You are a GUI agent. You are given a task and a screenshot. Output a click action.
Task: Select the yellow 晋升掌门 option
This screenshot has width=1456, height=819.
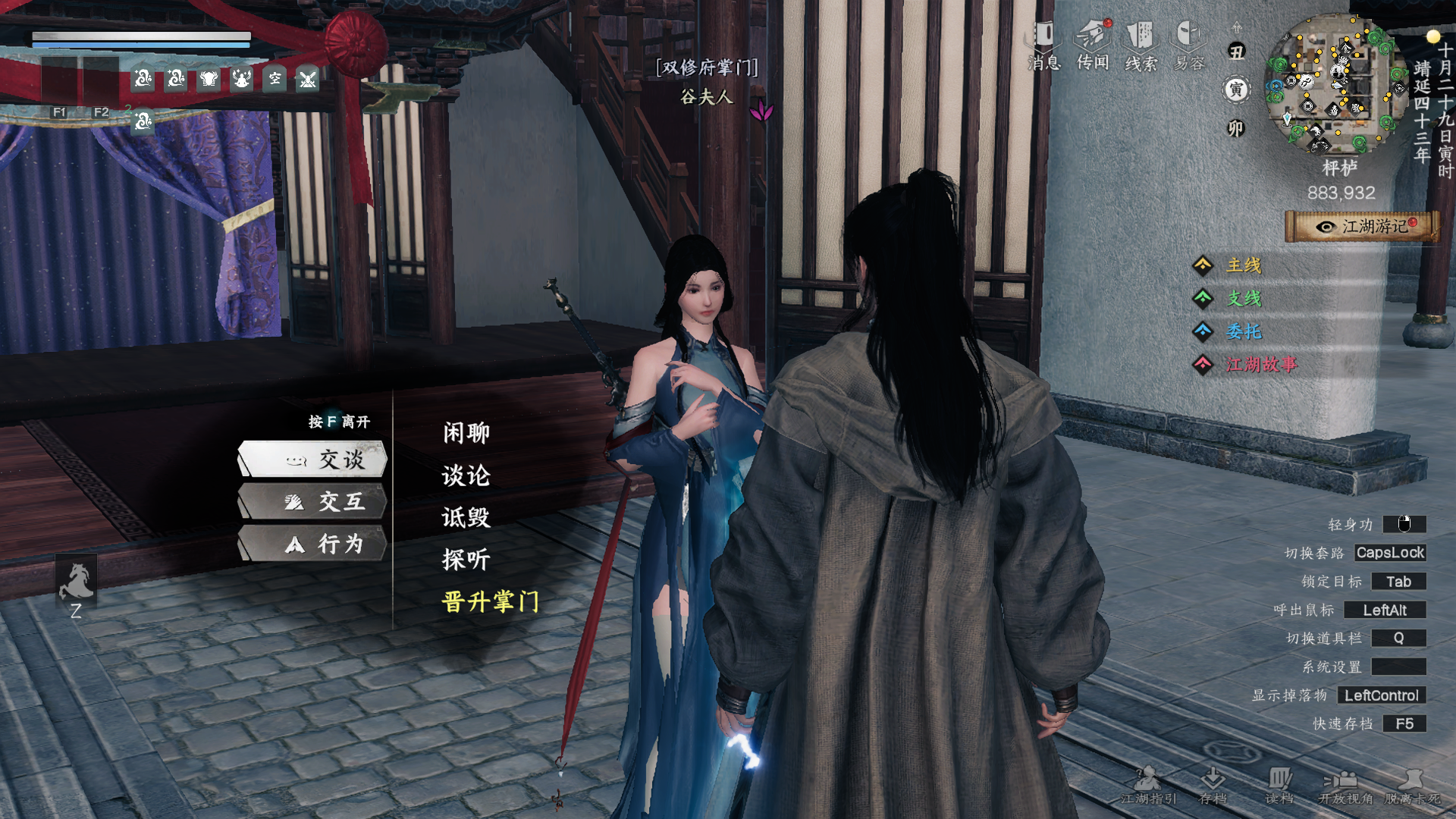(x=491, y=602)
